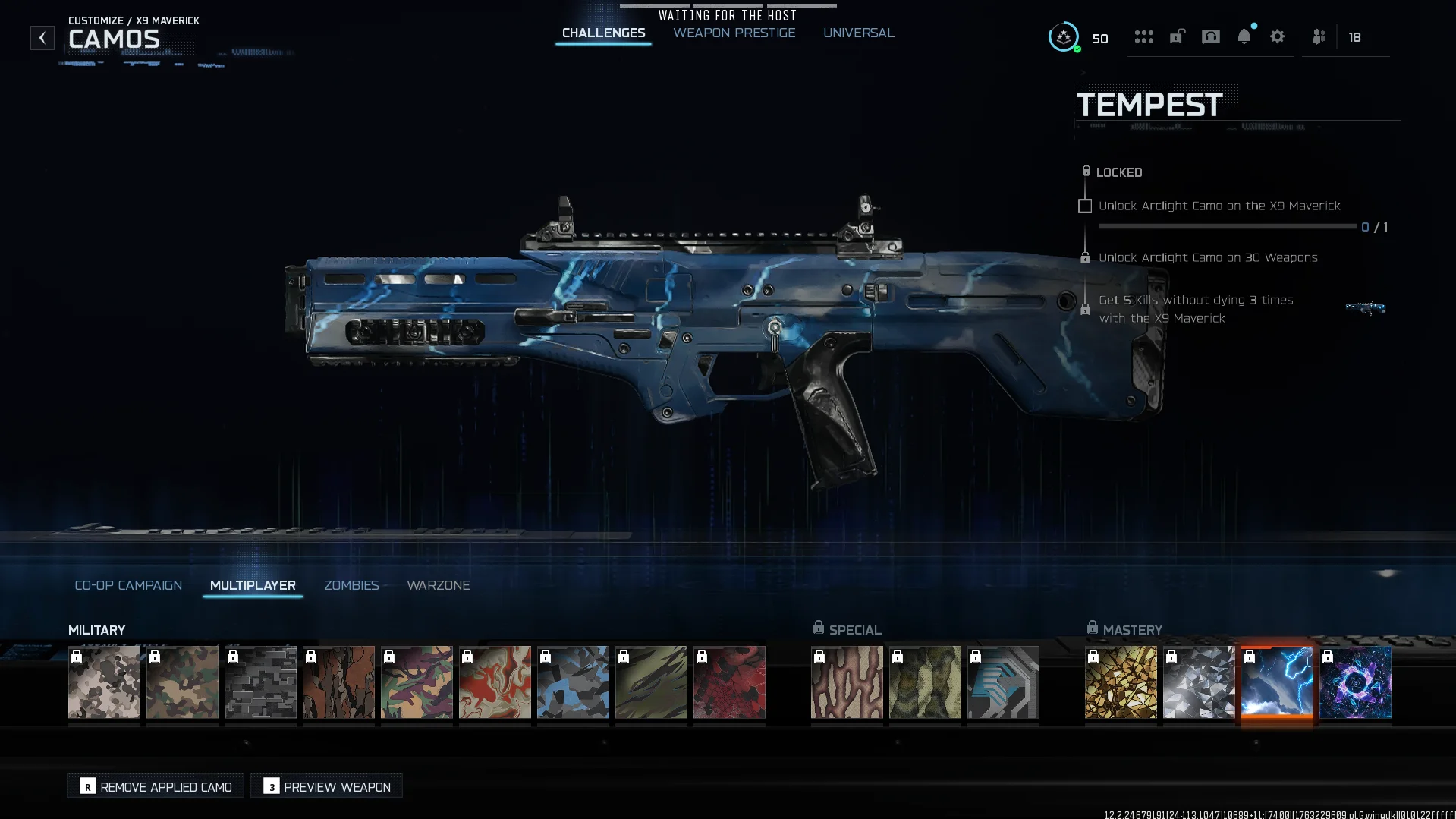
Task: Select the Multiplayer camo category
Action: pyautogui.click(x=253, y=585)
